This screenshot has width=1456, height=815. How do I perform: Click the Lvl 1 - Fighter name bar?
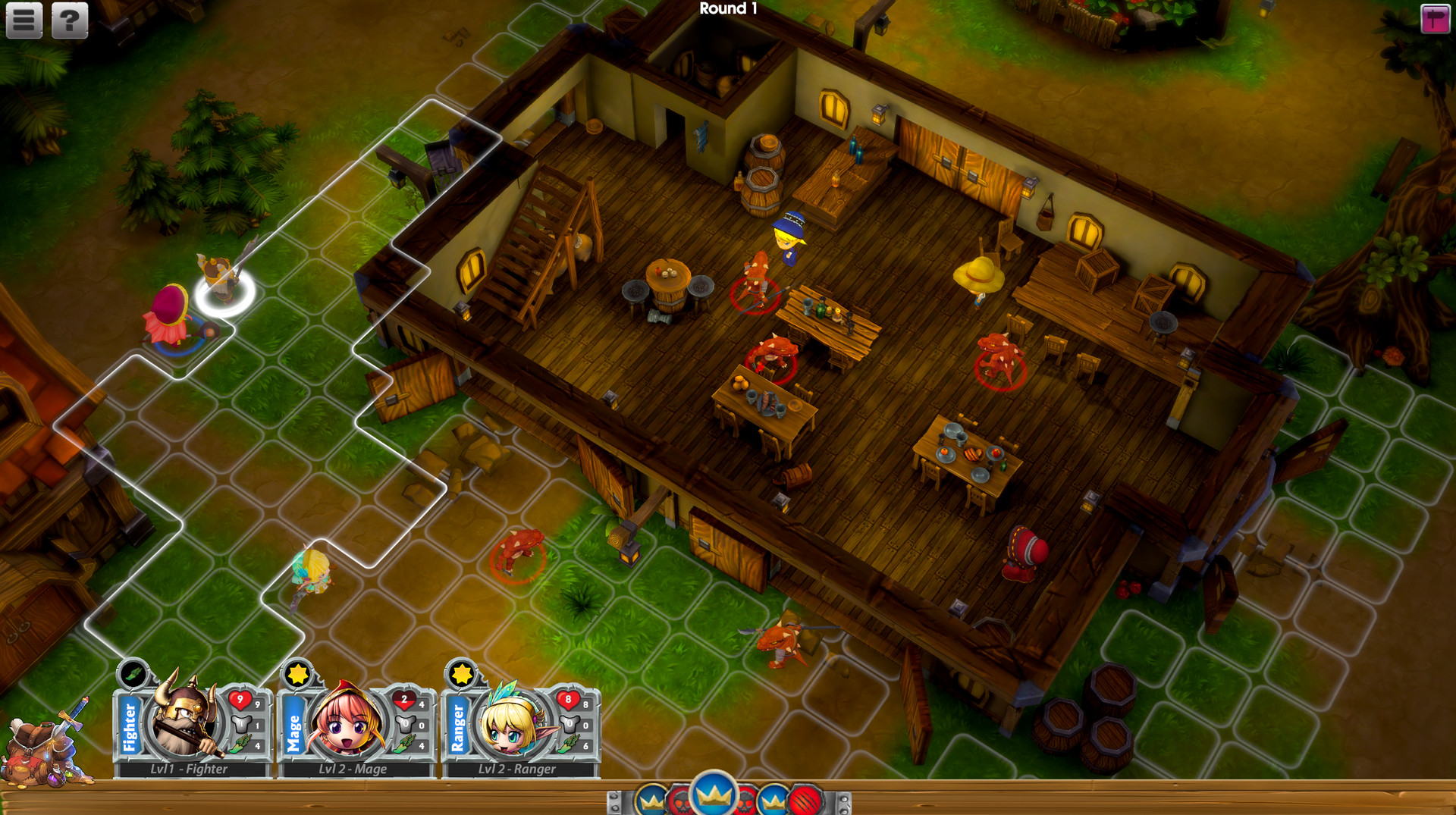(190, 770)
